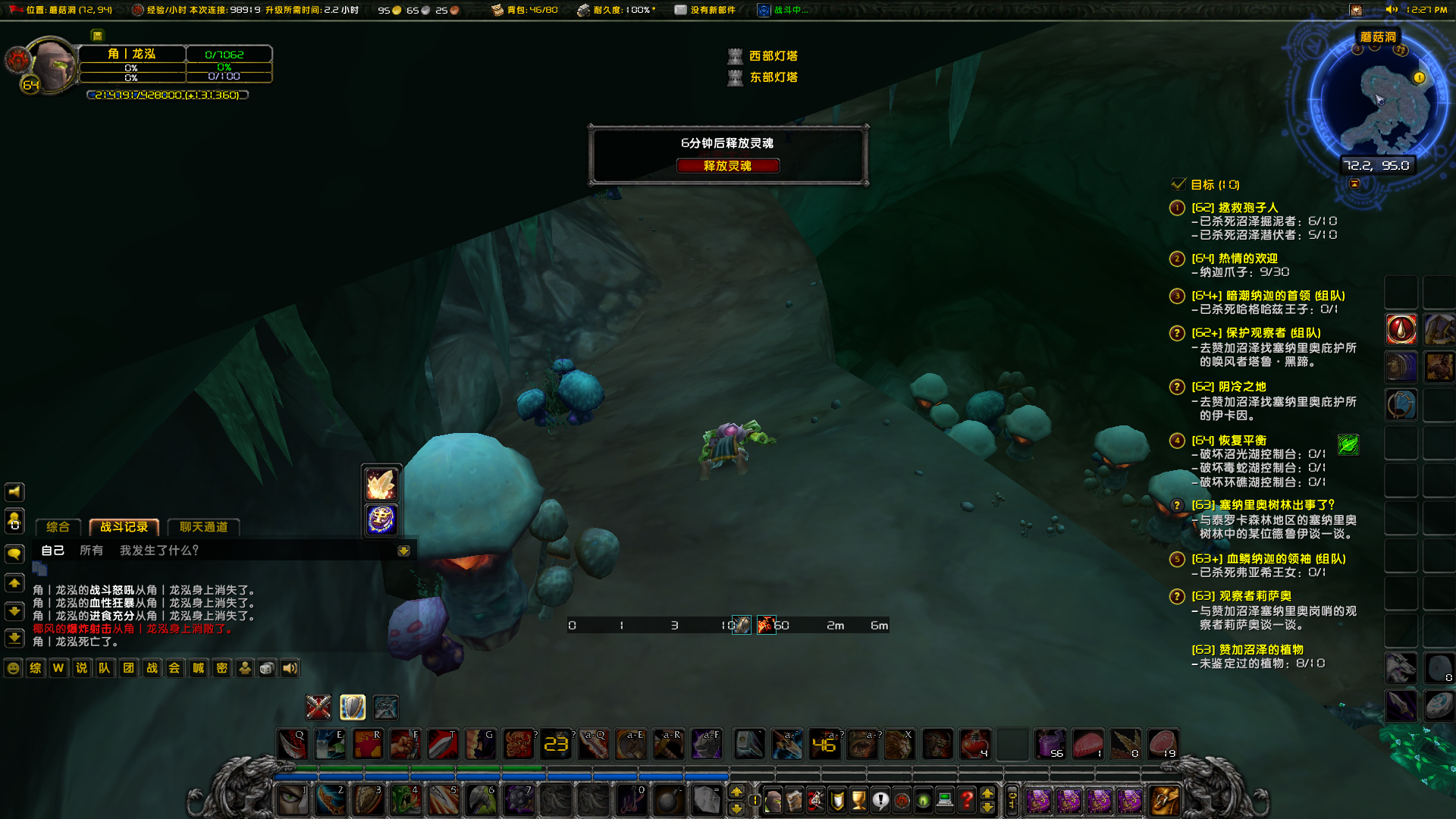
Task: Open the 聊天通道 chat channels tab
Action: point(203,527)
